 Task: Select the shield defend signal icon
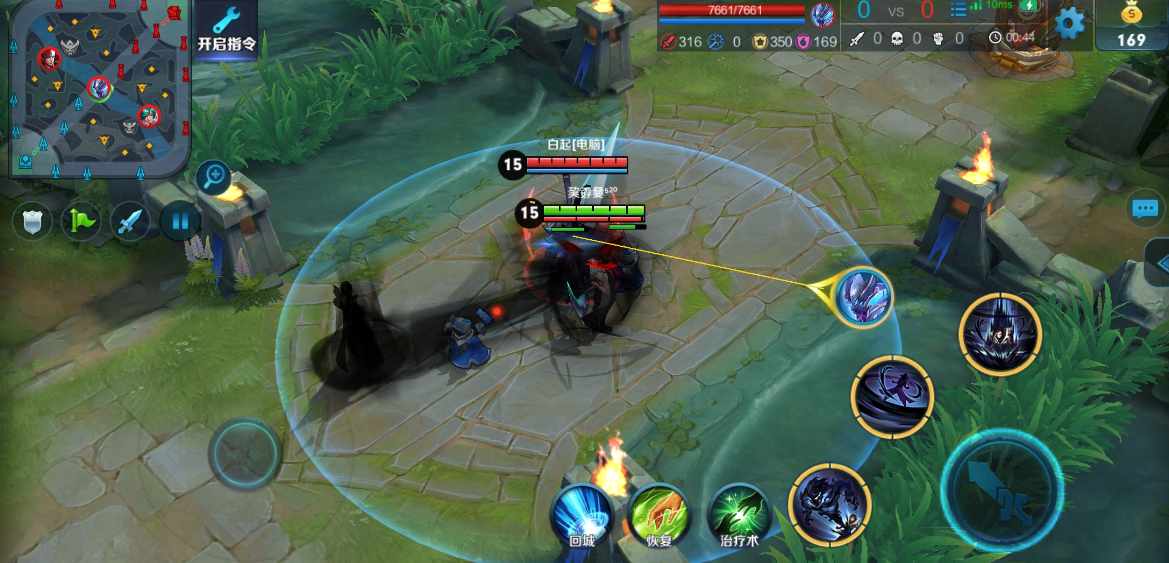coord(32,220)
